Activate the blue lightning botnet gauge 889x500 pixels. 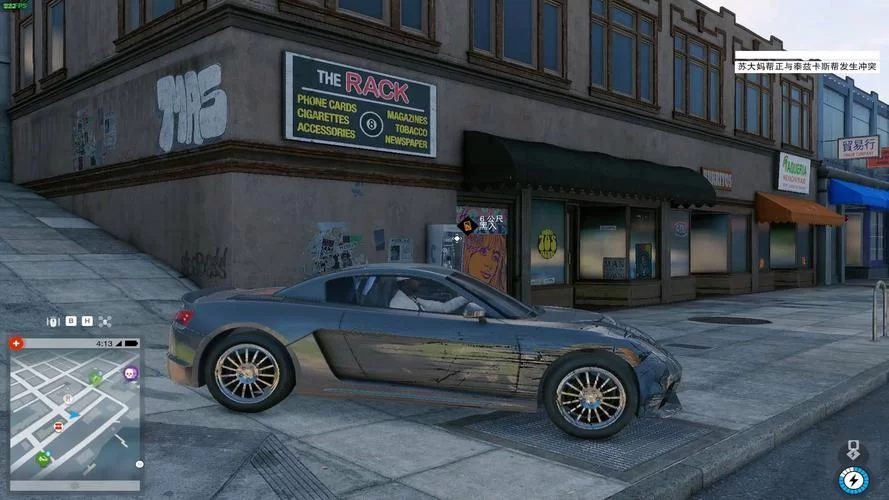pos(853,480)
